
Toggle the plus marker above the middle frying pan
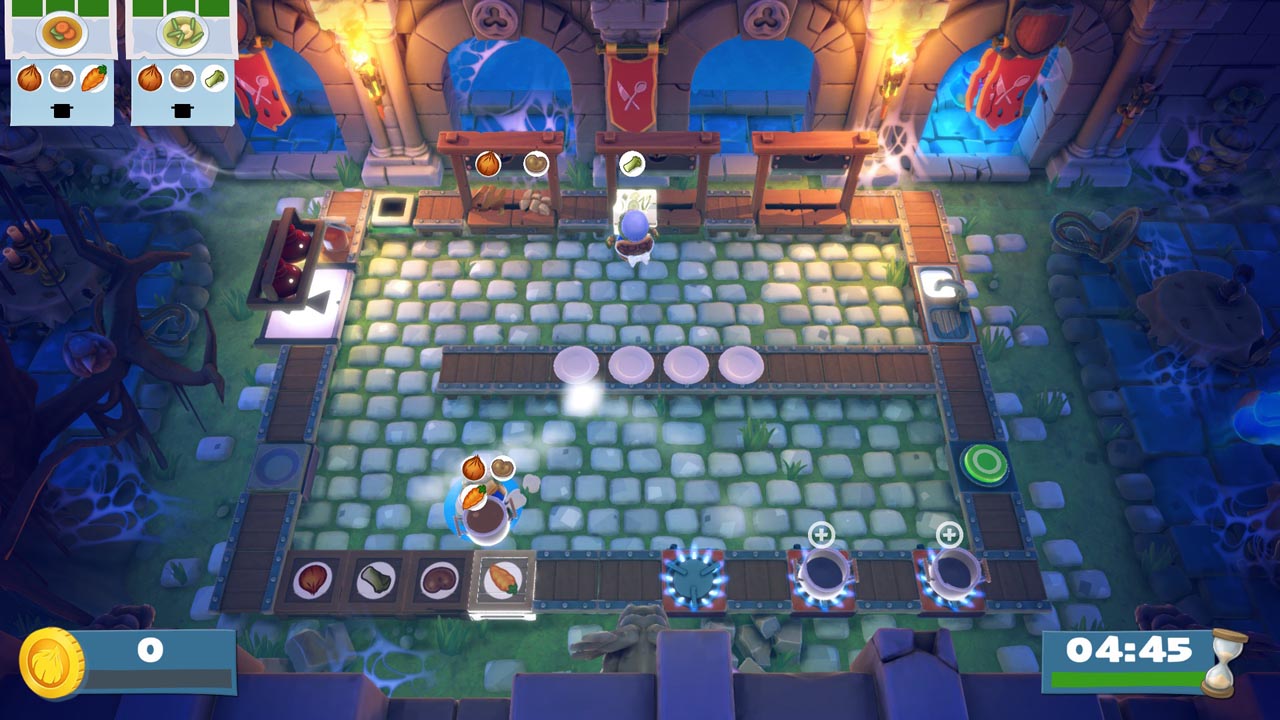822,535
